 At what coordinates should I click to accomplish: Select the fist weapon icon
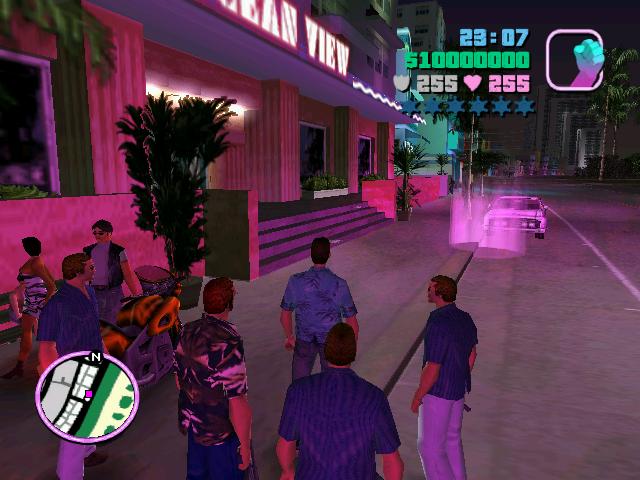pos(575,58)
